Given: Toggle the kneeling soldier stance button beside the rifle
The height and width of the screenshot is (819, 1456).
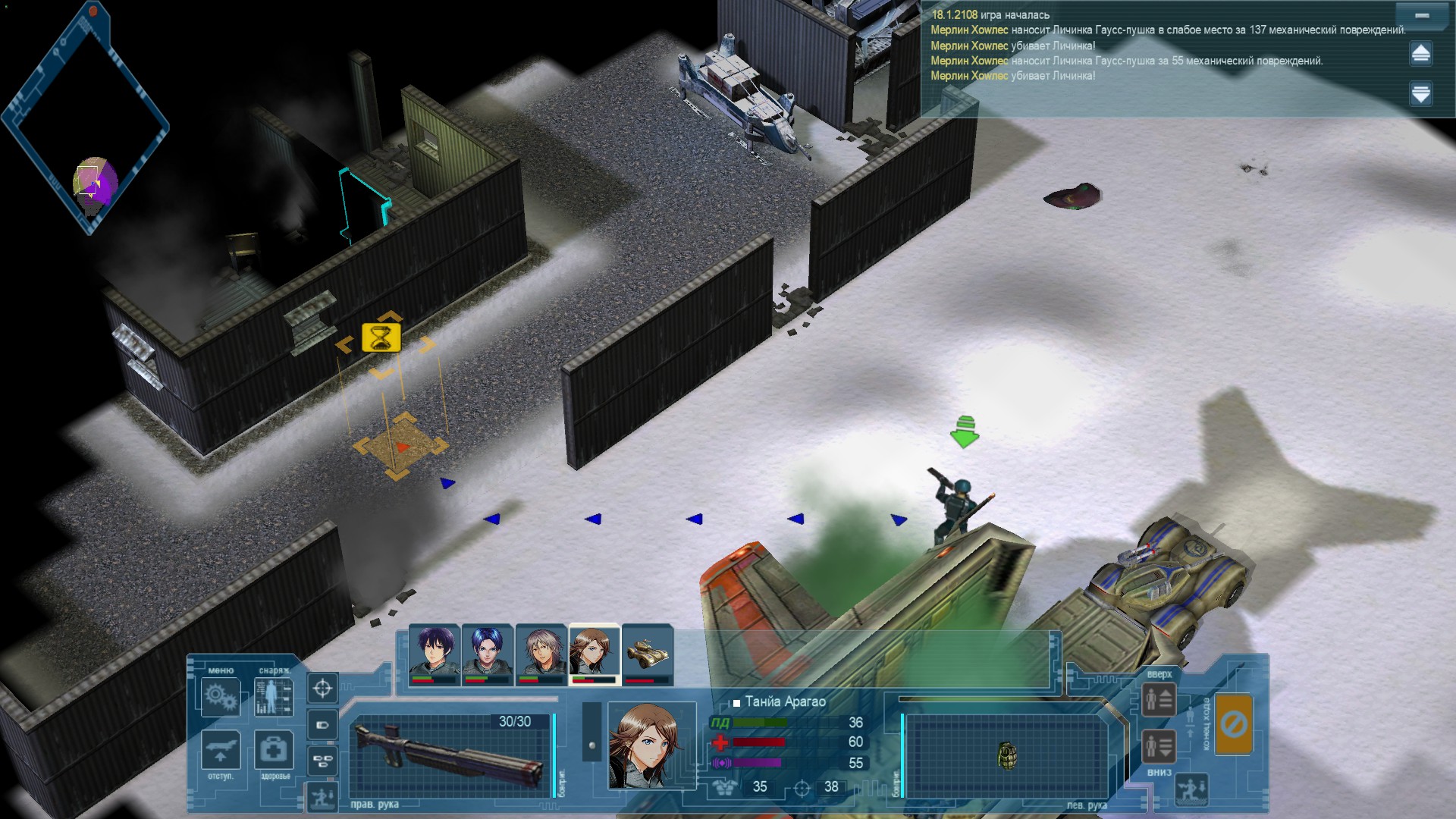Looking at the screenshot, I should (322, 796).
